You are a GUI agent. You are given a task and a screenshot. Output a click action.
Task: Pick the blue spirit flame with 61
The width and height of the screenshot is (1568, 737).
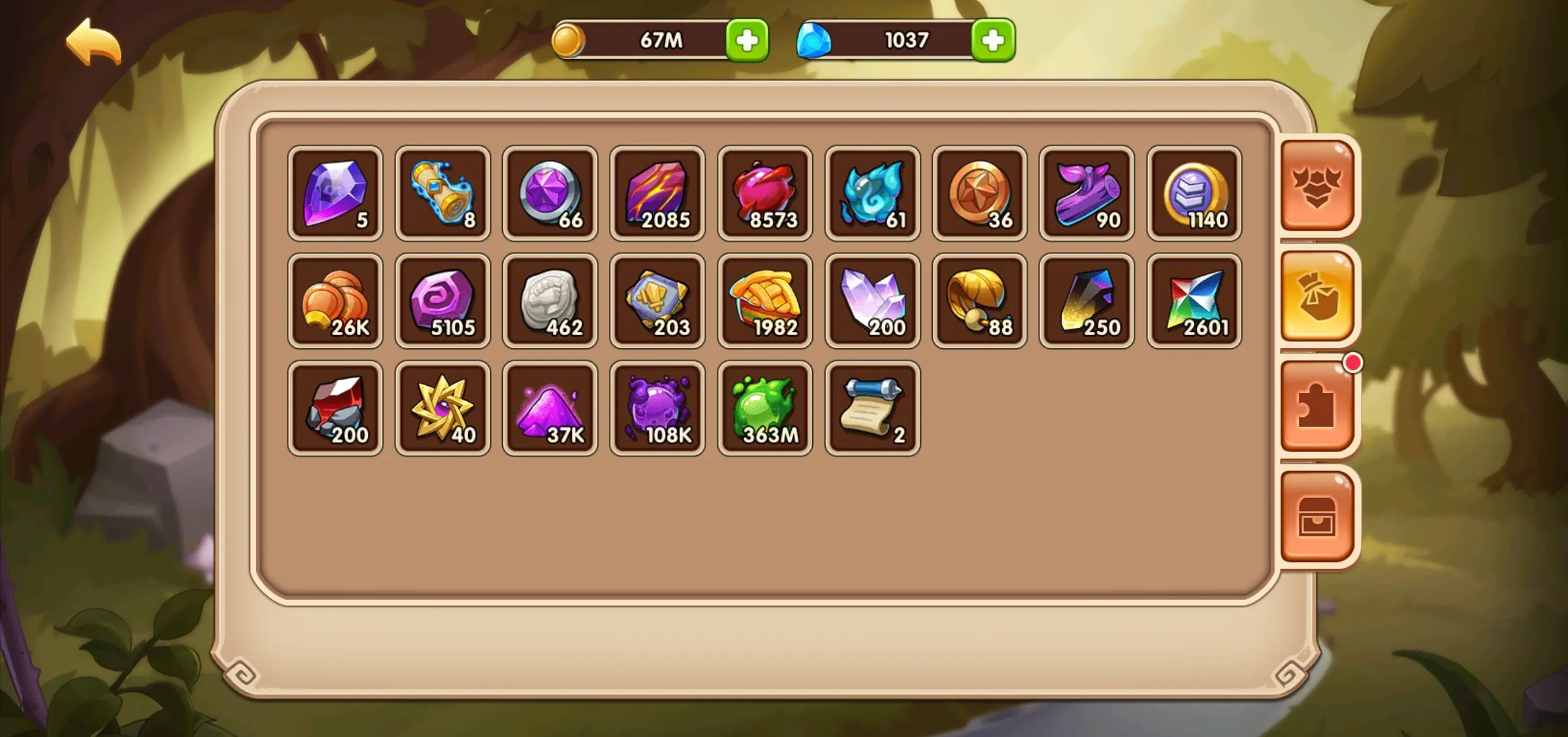(x=873, y=193)
